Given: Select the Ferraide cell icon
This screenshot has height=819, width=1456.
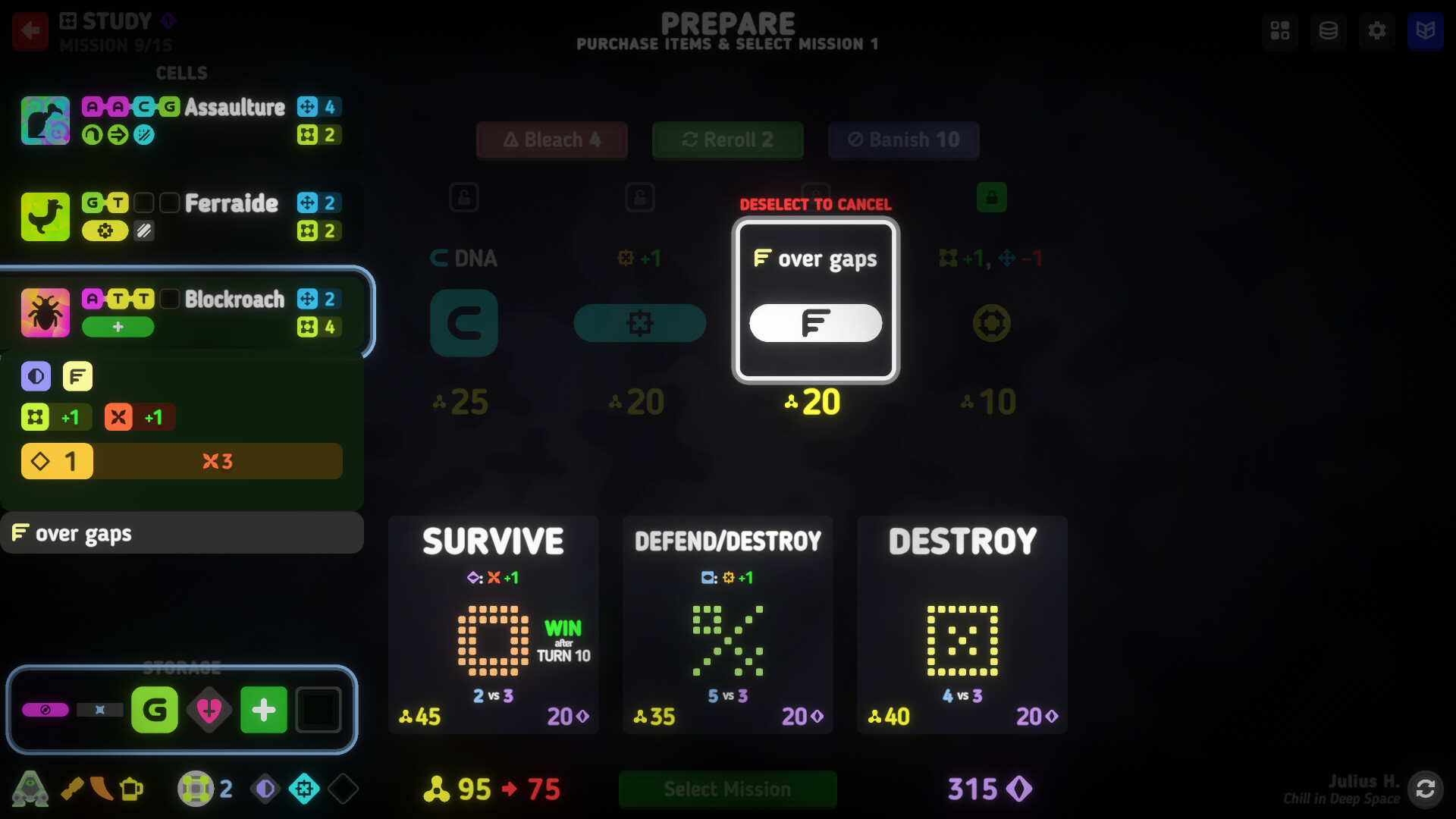Looking at the screenshot, I should (x=45, y=217).
